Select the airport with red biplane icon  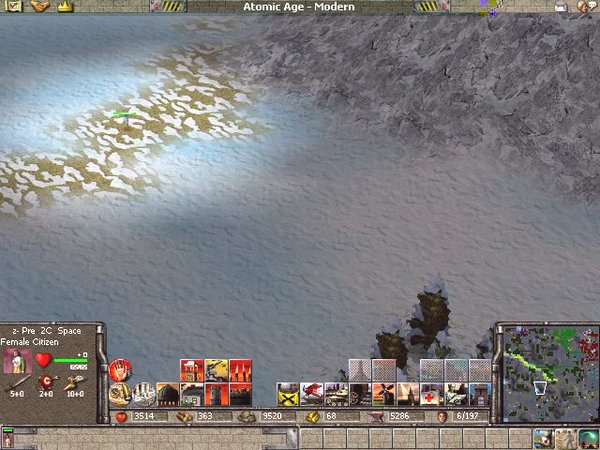312,393
